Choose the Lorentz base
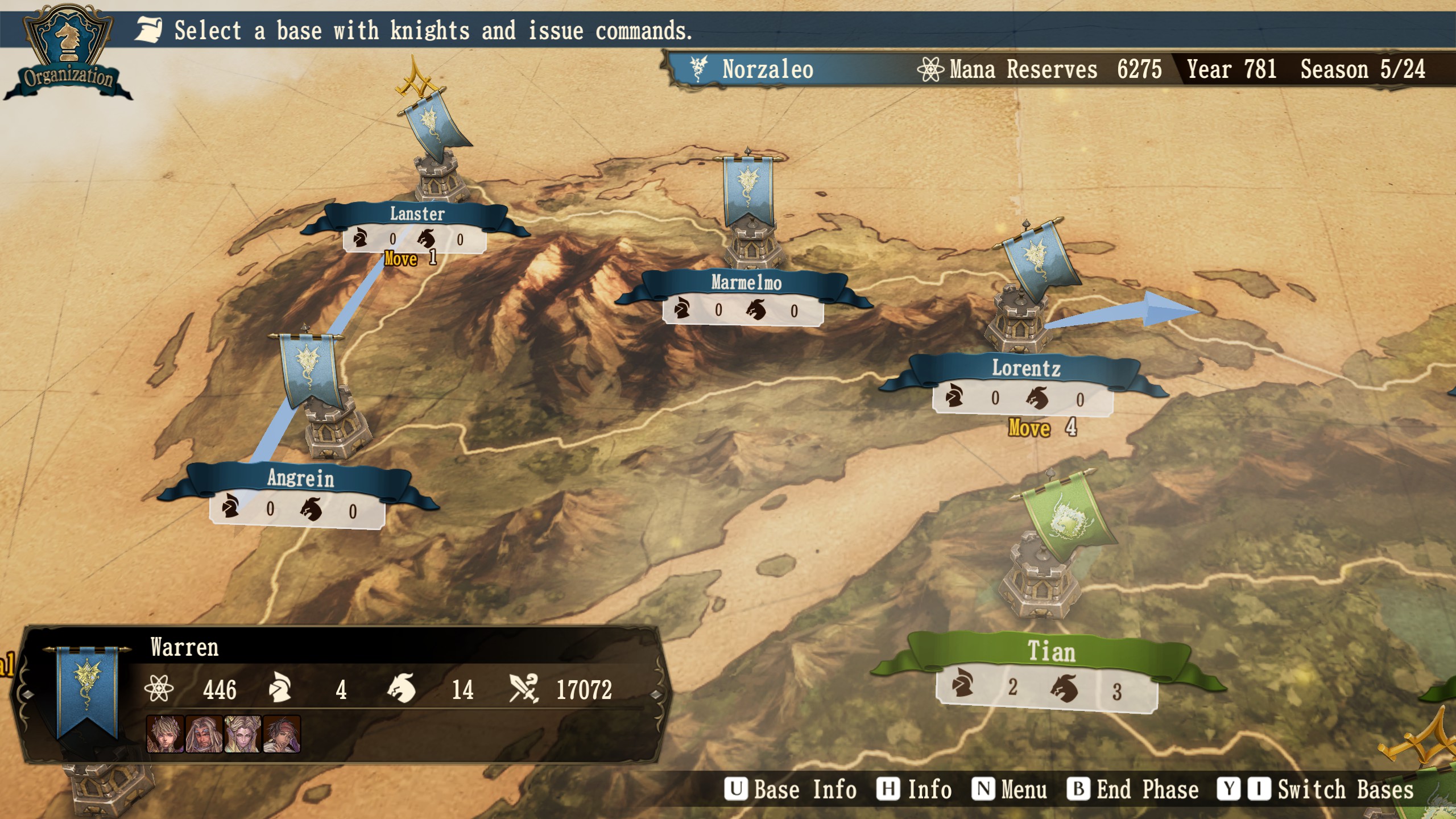This screenshot has width=1456, height=819. tap(1025, 369)
